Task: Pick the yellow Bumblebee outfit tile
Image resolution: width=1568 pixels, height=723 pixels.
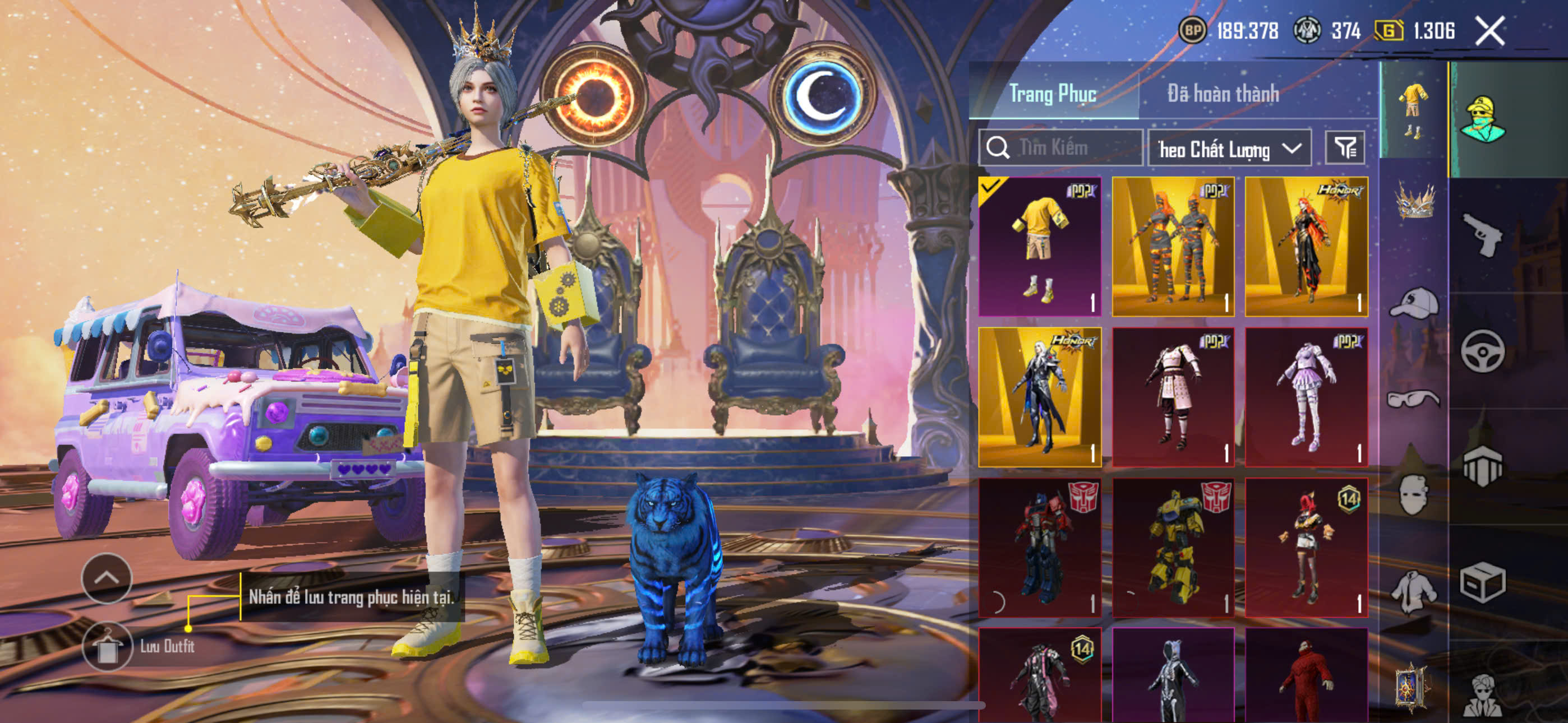Action: click(1172, 547)
